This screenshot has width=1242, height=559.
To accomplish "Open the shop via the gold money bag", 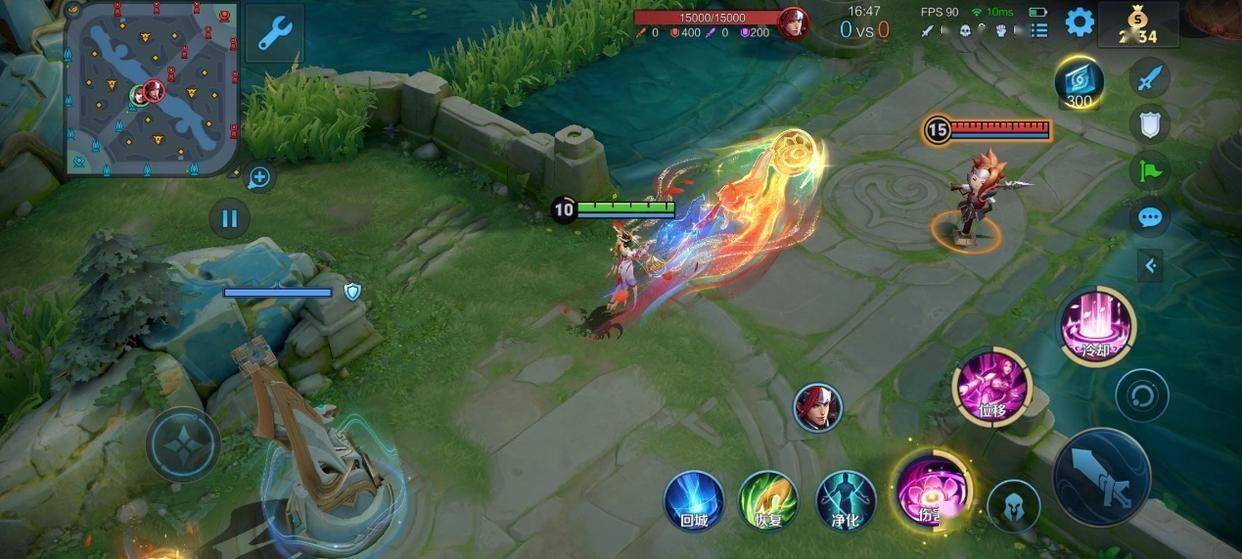I will 1139,24.
